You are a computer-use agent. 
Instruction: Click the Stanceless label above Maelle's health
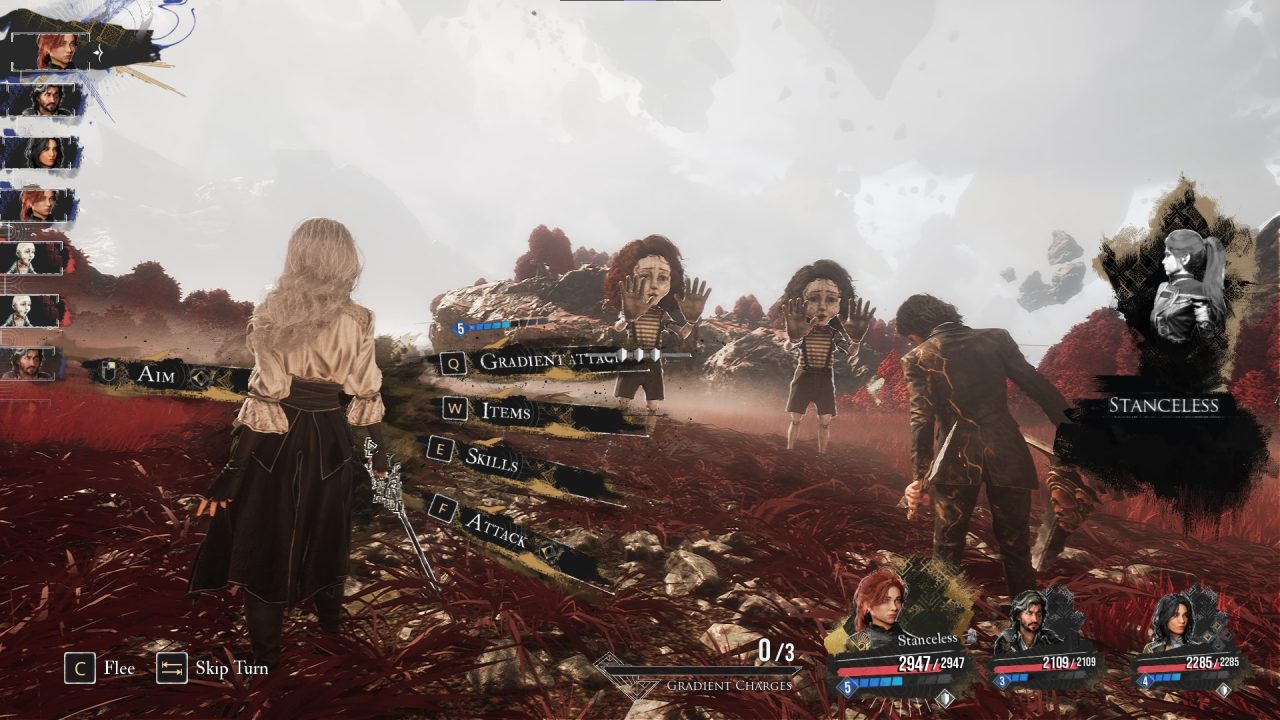pos(928,638)
